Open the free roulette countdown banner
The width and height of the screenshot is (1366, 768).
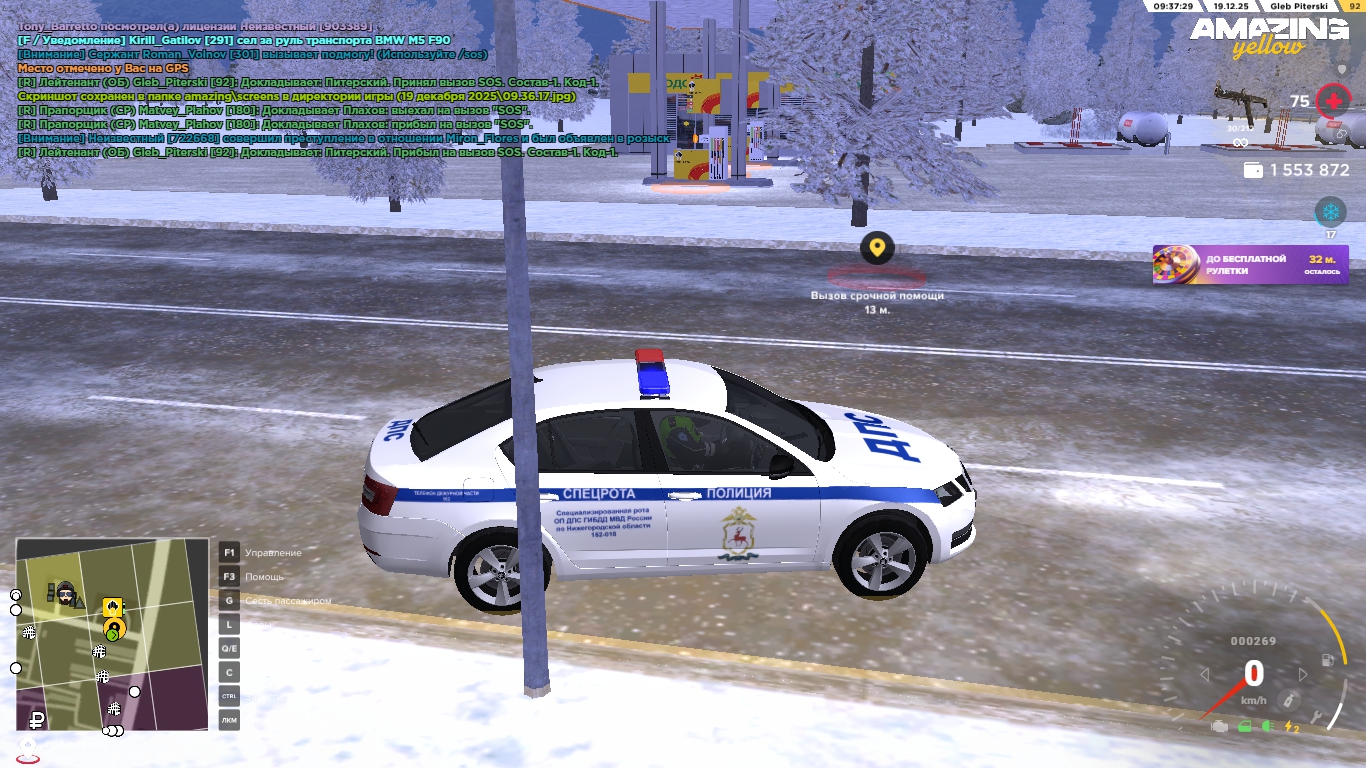pos(1250,265)
